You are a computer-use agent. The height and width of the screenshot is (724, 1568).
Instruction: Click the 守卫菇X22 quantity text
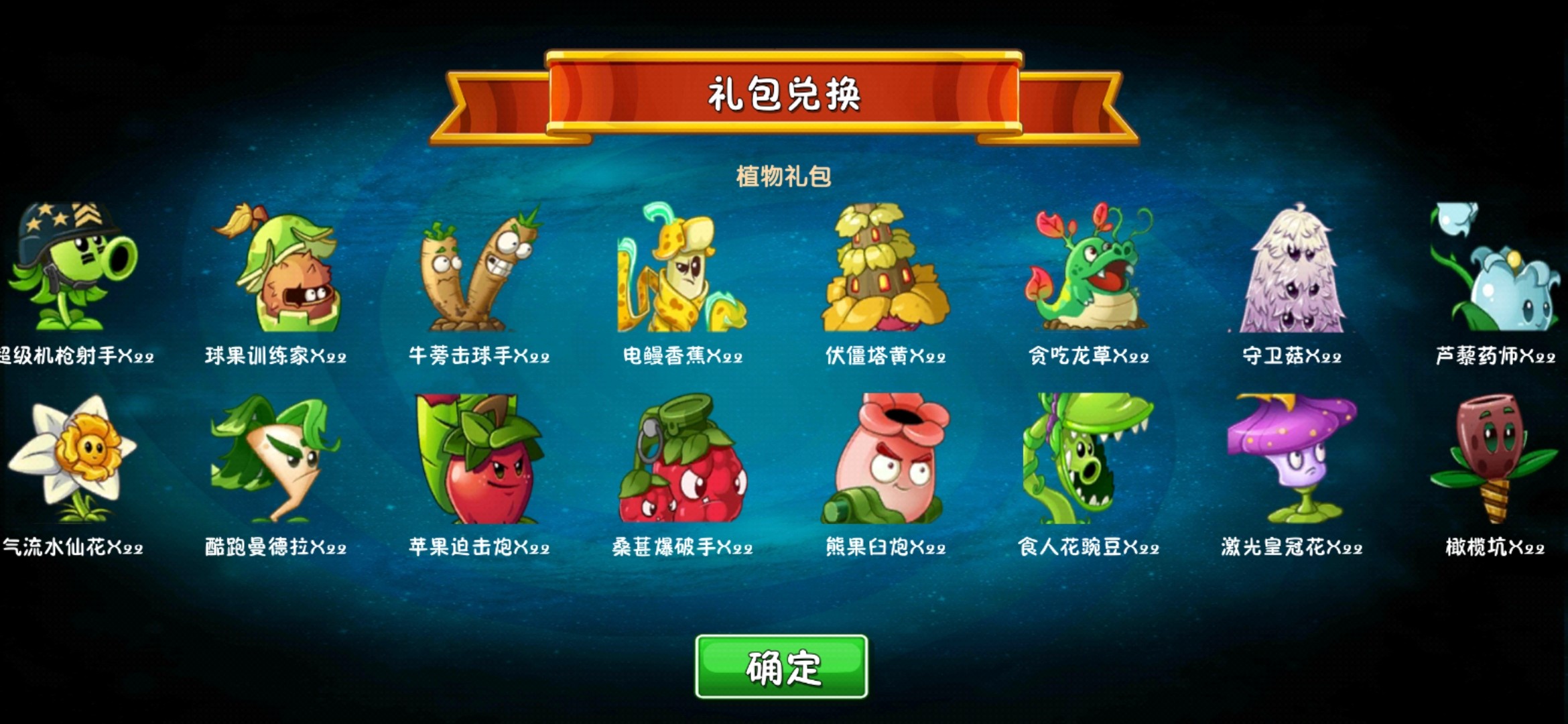pyautogui.click(x=1290, y=355)
